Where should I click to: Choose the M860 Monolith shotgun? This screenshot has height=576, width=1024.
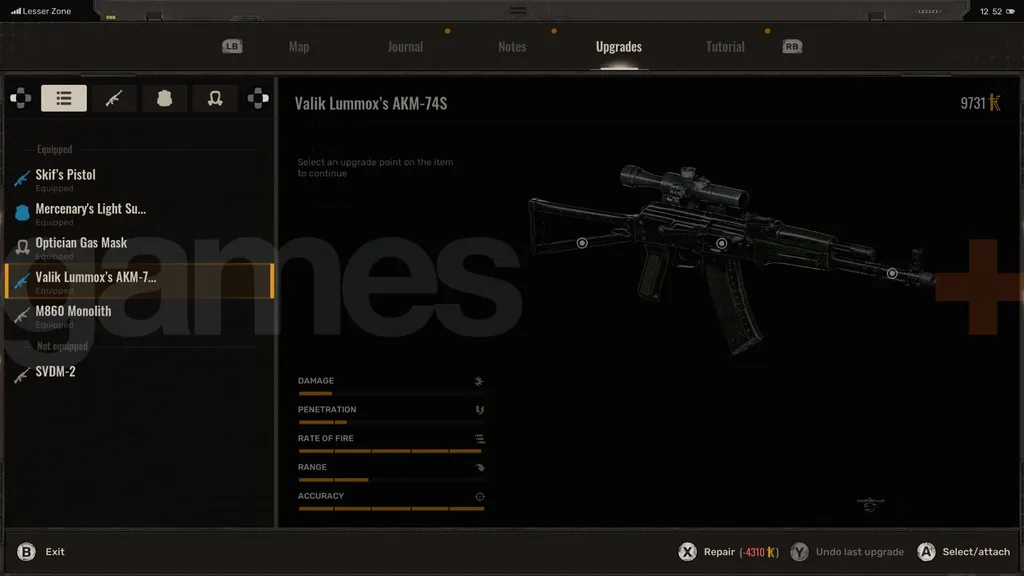(x=73, y=311)
